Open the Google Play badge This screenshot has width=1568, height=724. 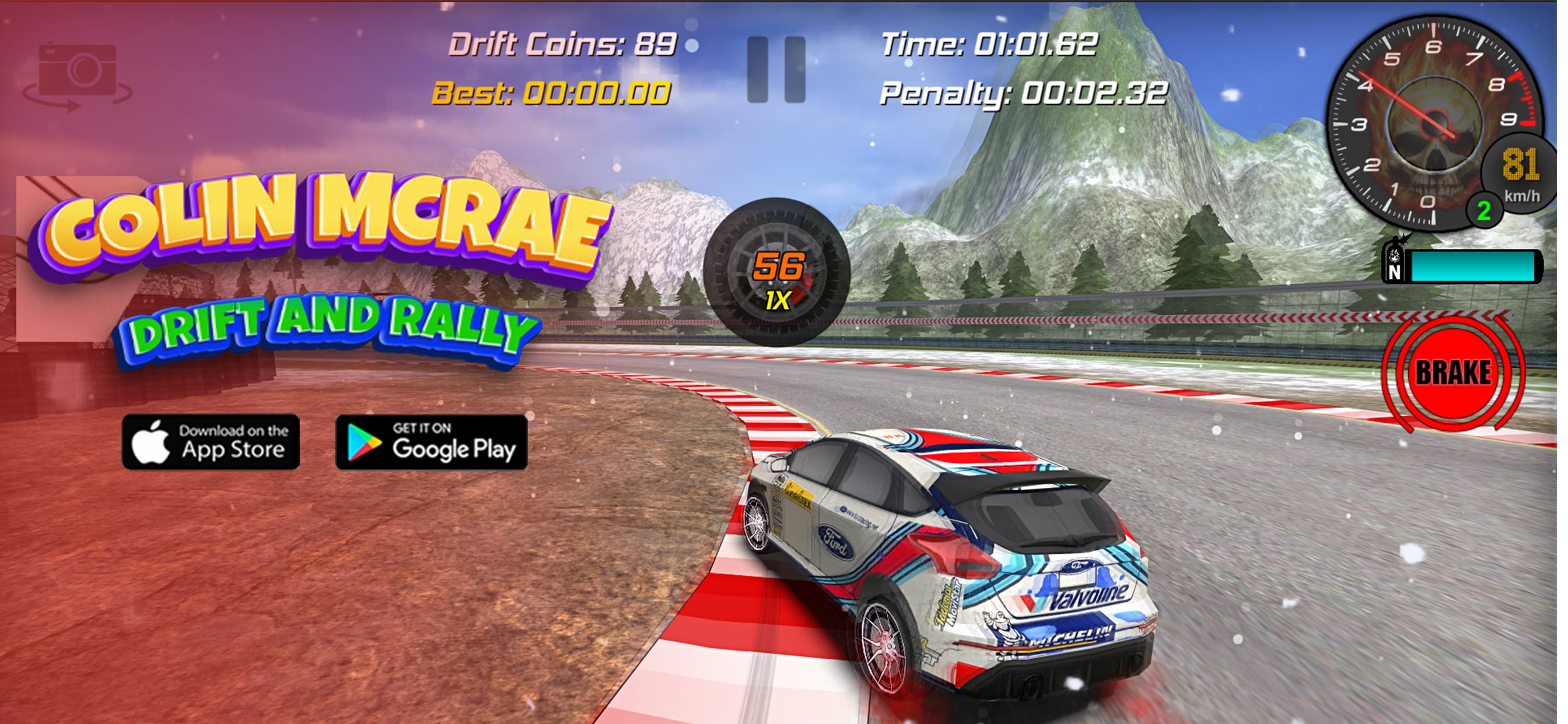(x=431, y=442)
